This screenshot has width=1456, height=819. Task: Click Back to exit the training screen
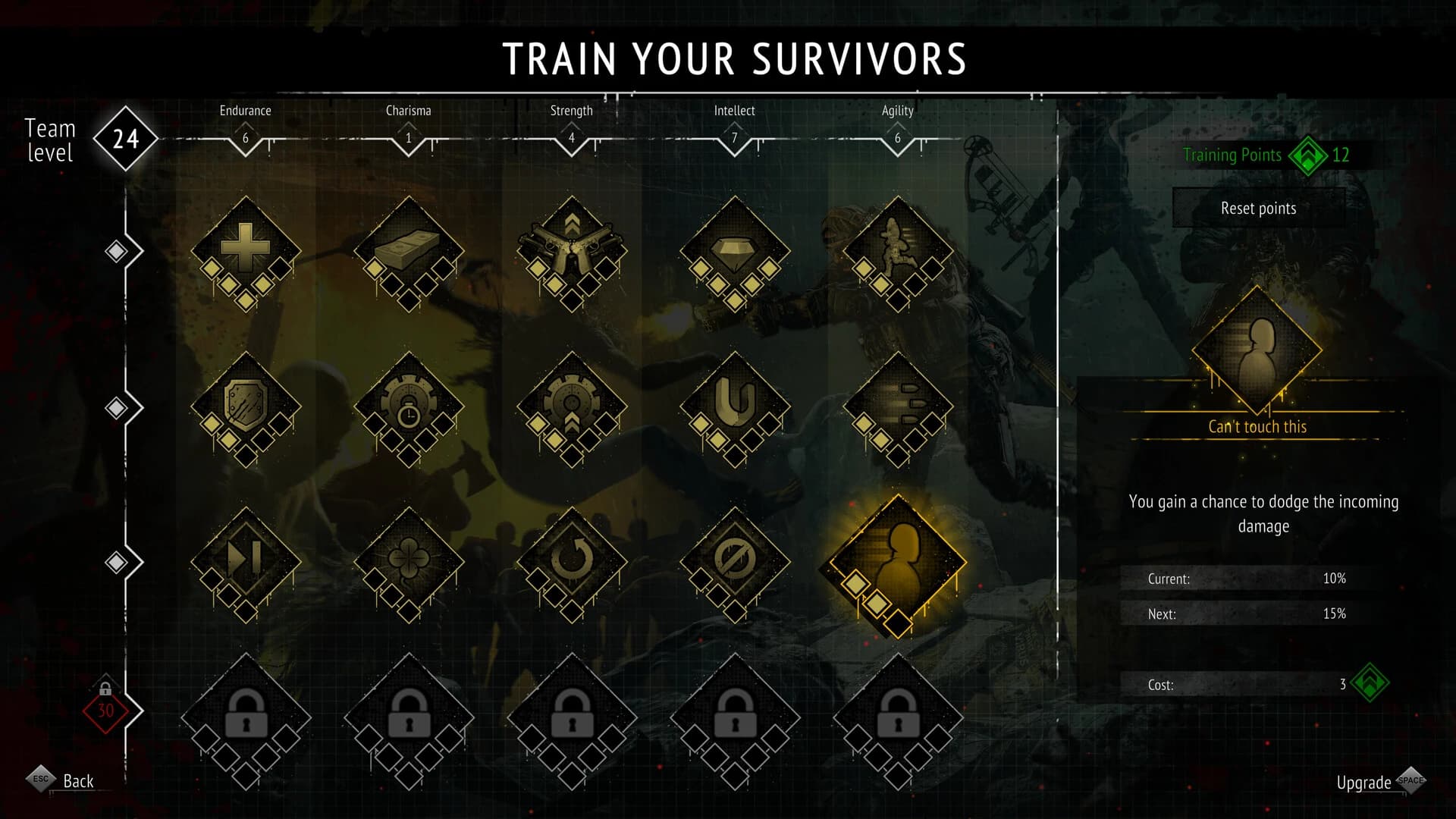coord(78,781)
